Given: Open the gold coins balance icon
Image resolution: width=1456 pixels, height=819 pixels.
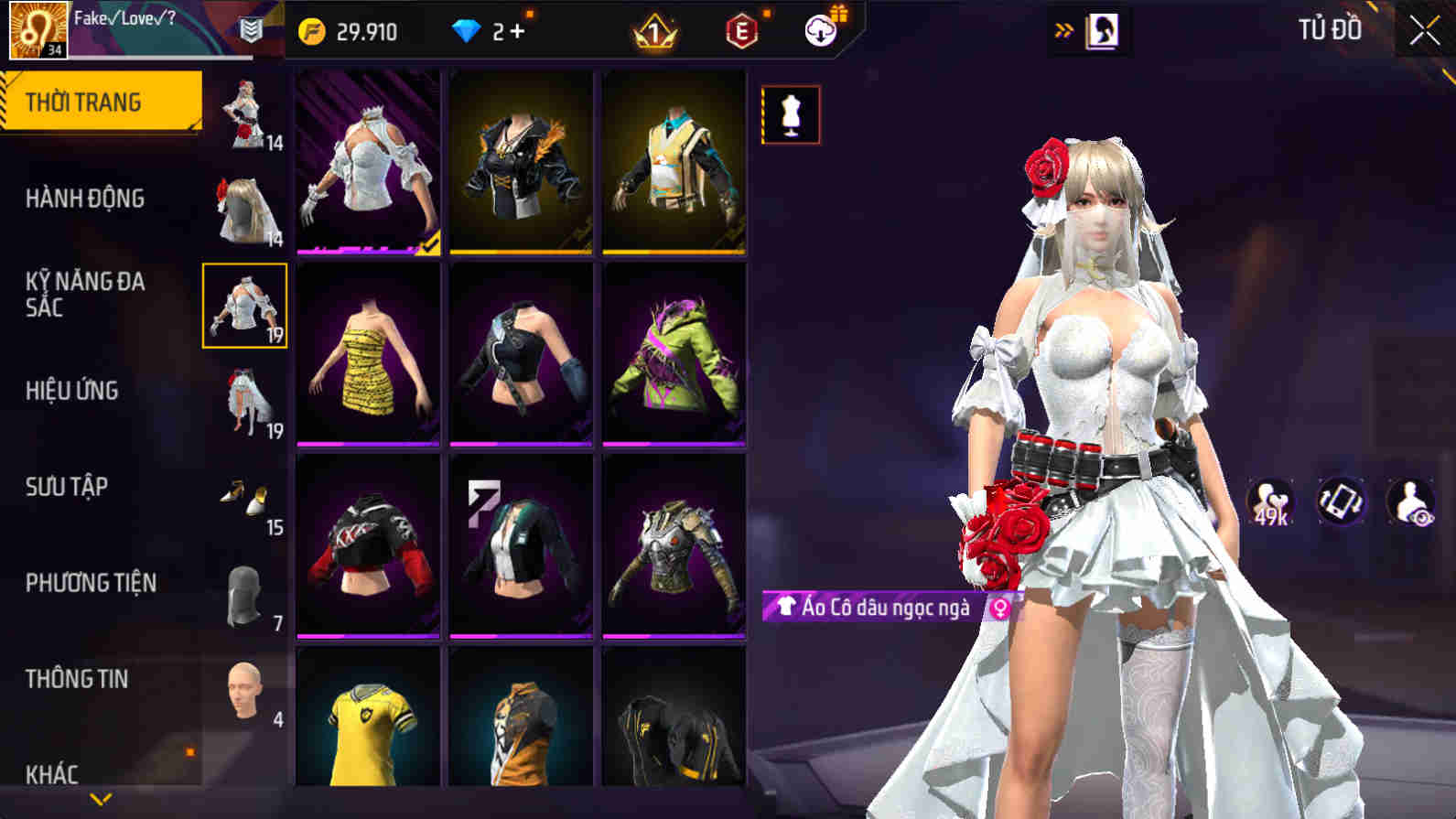Looking at the screenshot, I should pyautogui.click(x=311, y=30).
